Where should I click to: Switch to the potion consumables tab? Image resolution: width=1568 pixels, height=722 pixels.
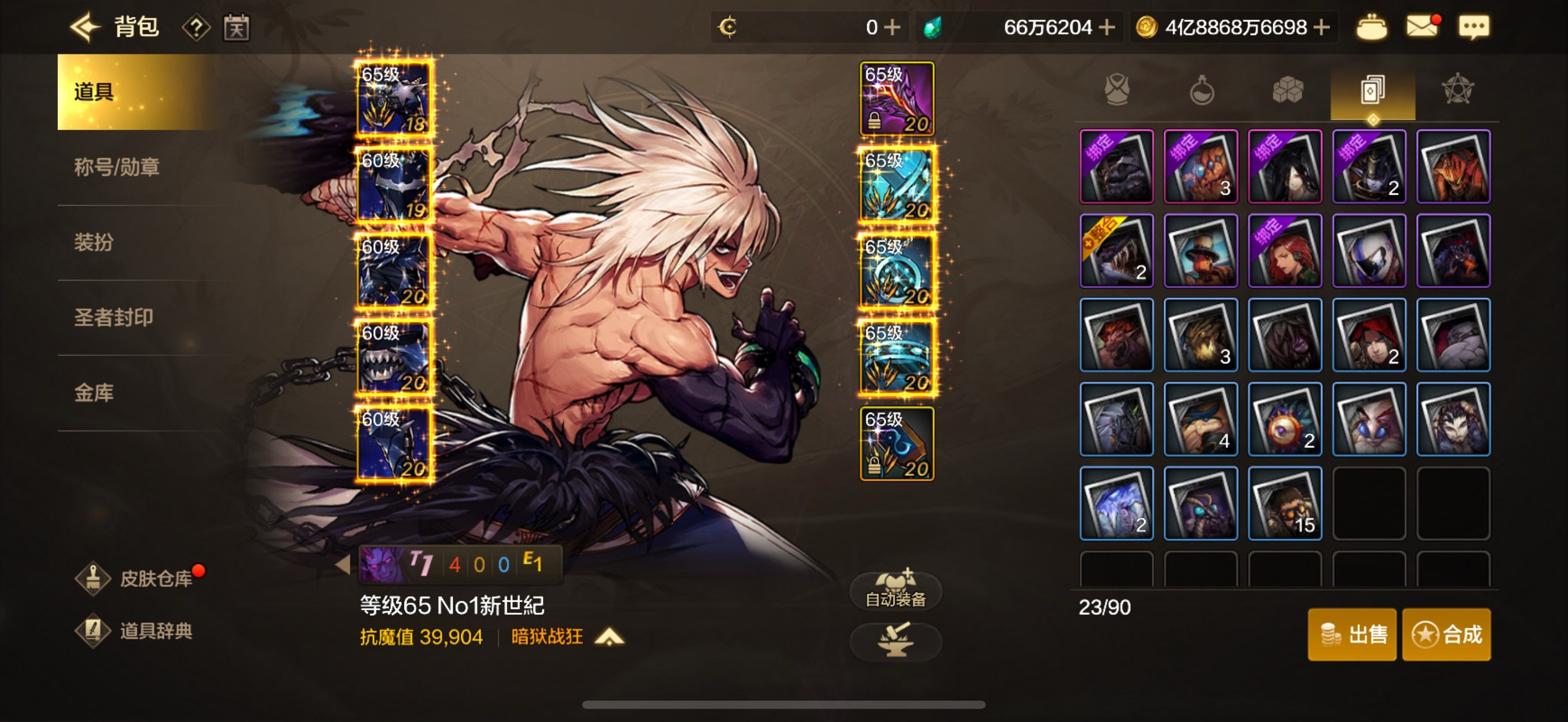pos(1202,90)
